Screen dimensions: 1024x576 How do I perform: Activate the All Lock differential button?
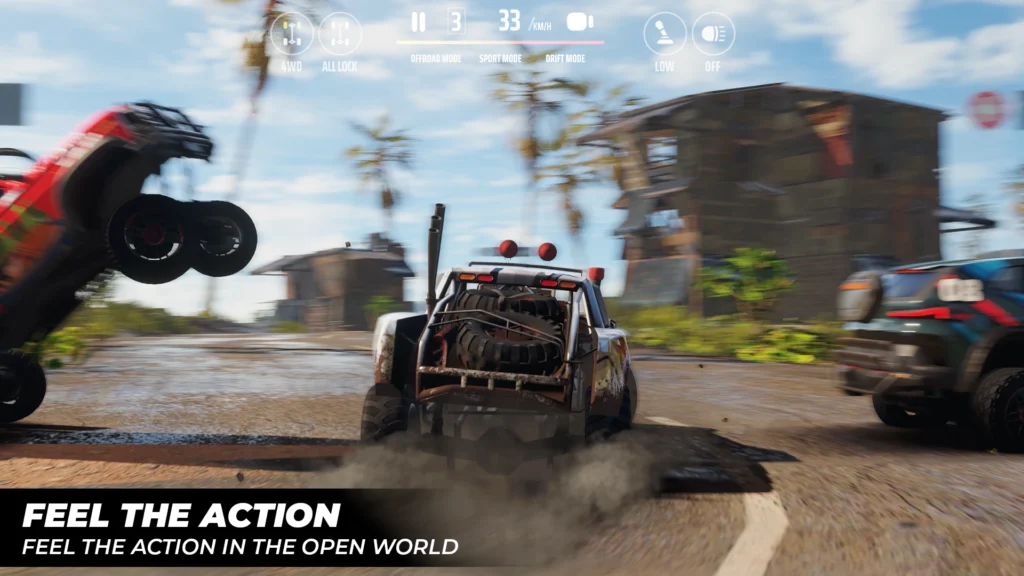coord(340,34)
